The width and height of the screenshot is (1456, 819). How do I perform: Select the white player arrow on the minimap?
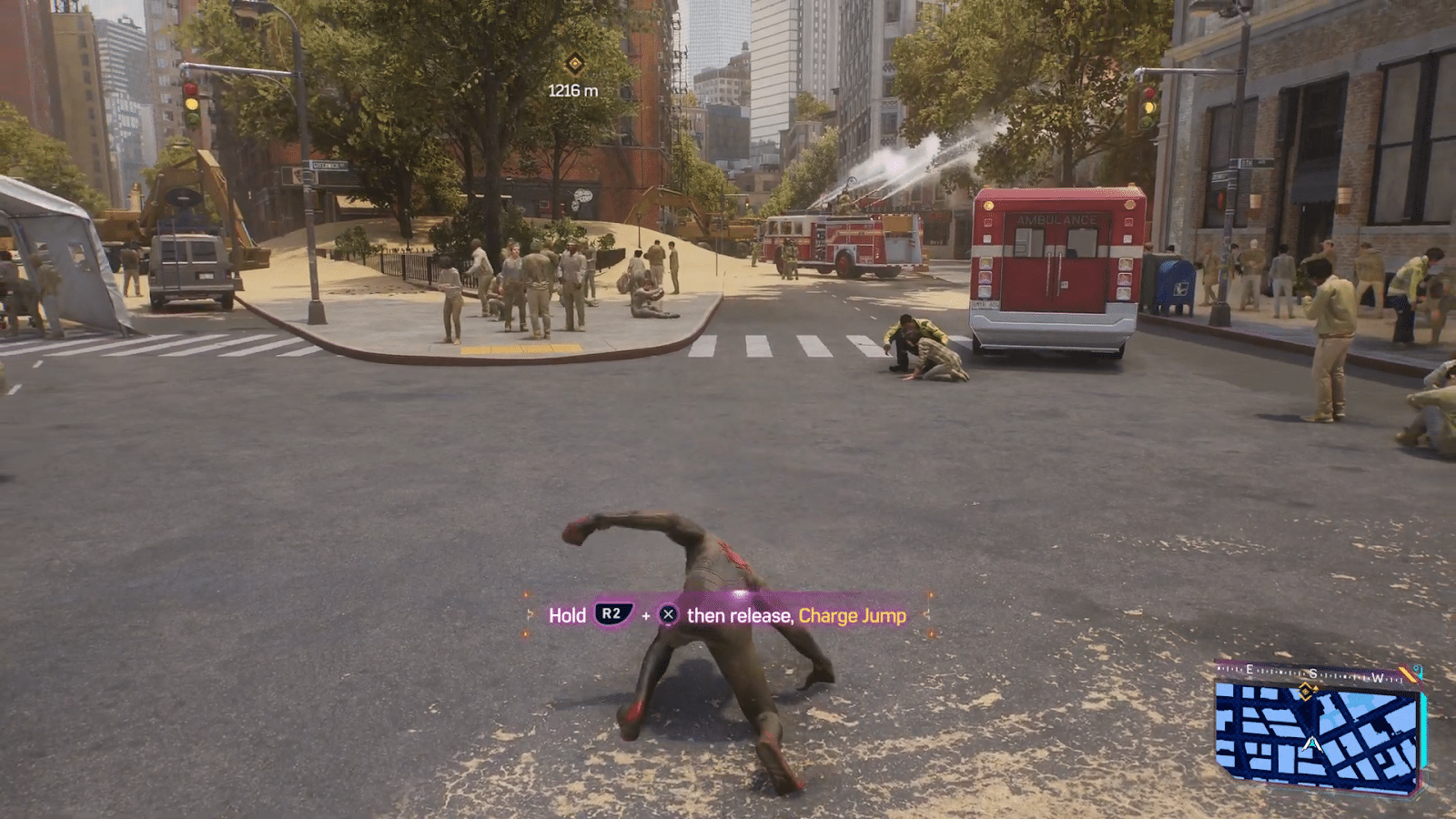[1311, 743]
